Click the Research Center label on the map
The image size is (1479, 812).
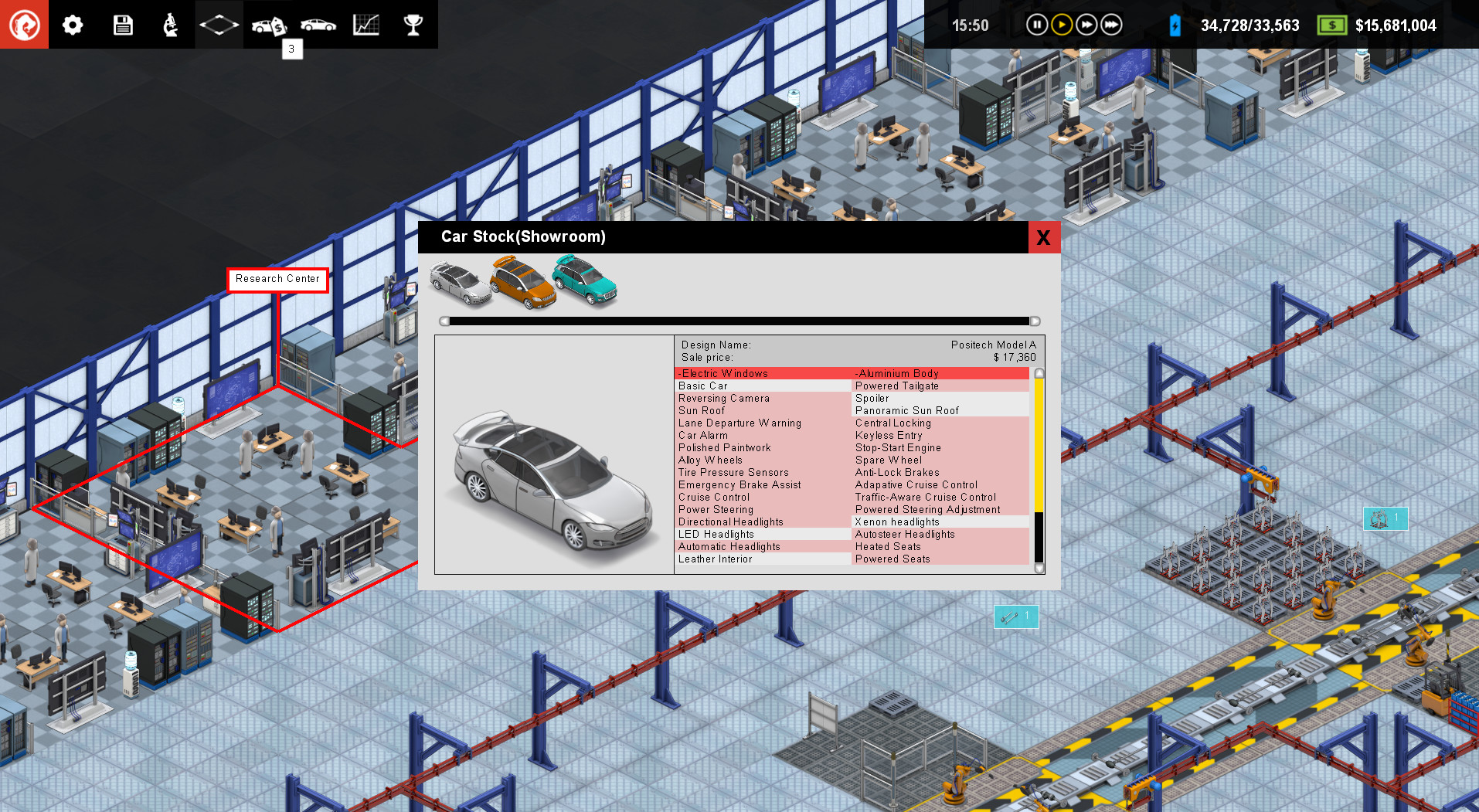coord(278,279)
